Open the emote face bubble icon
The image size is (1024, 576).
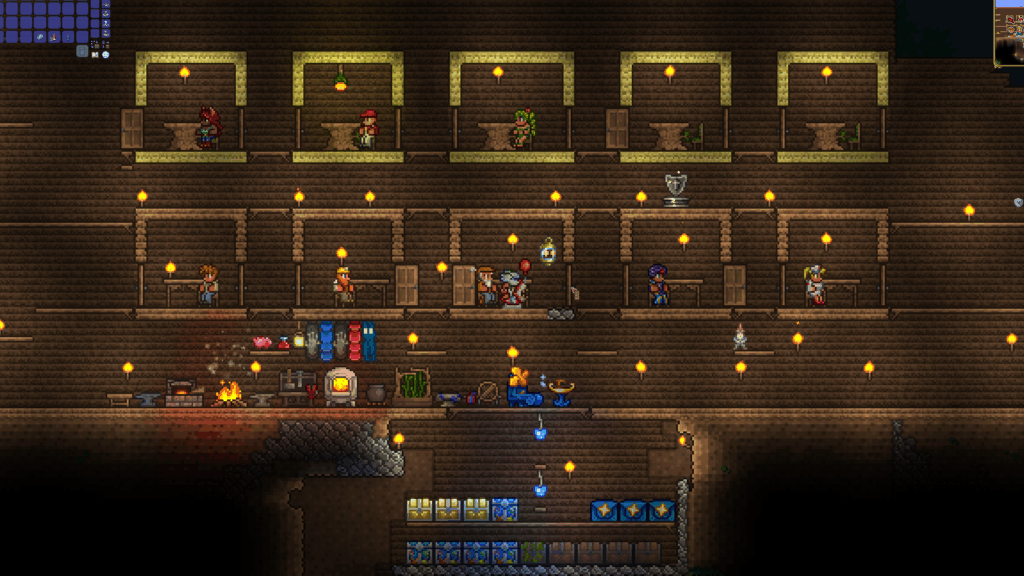(106, 55)
